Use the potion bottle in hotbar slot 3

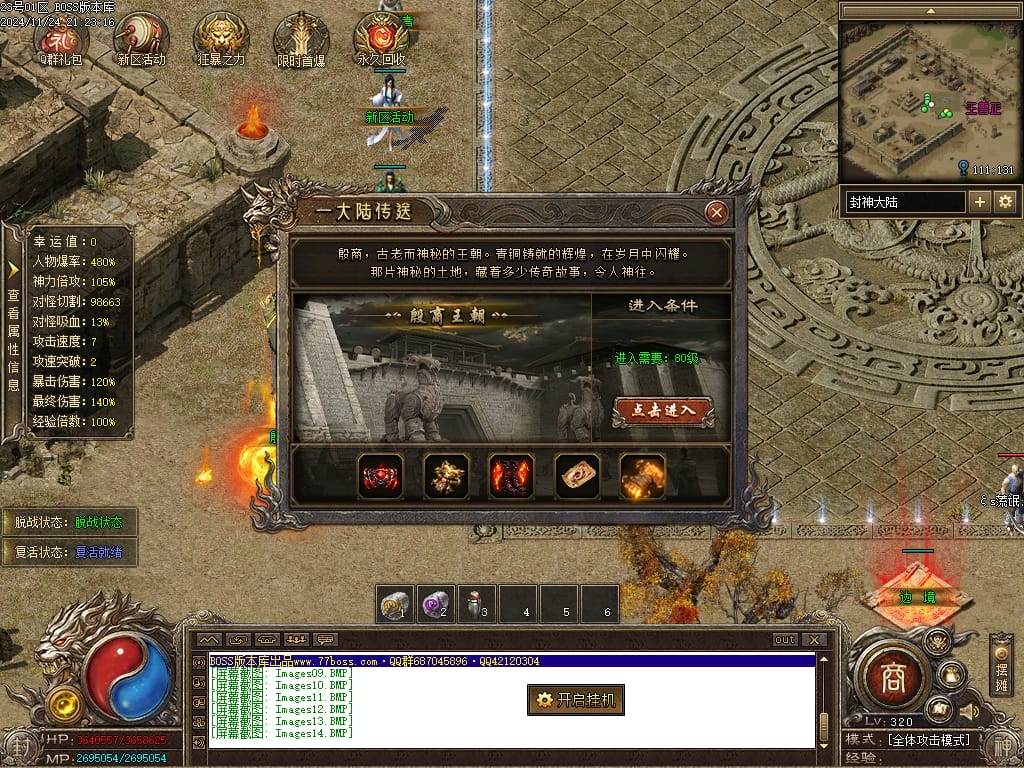(476, 605)
